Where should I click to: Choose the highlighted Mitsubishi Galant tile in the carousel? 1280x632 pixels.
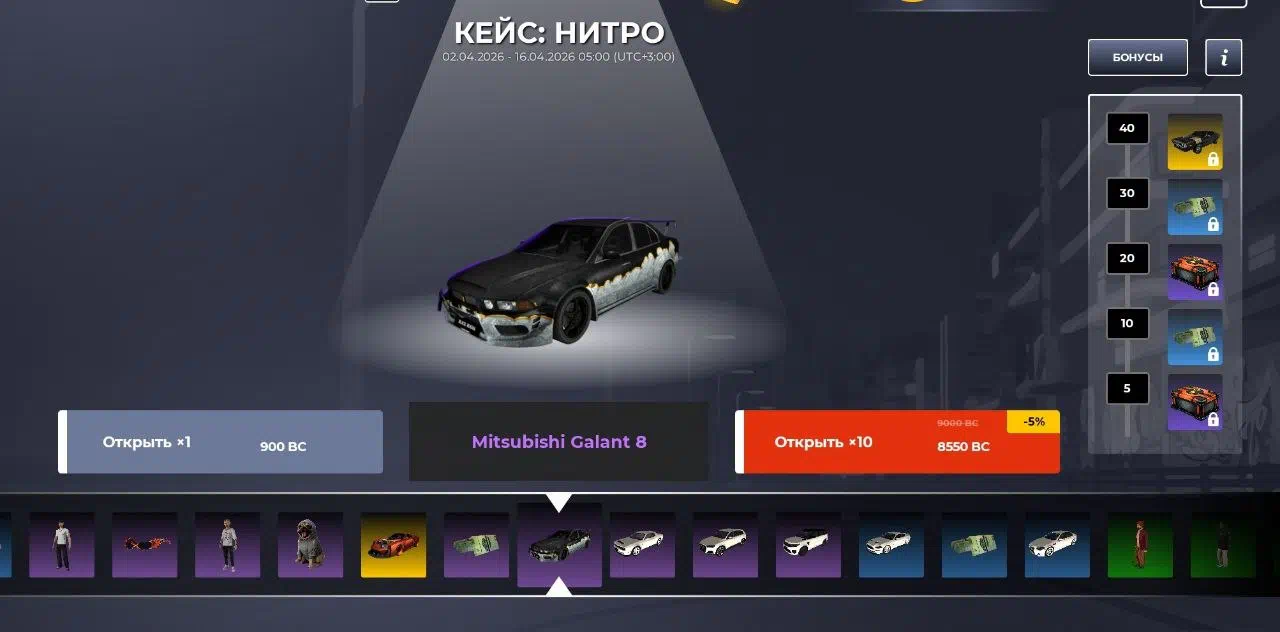[x=559, y=544]
